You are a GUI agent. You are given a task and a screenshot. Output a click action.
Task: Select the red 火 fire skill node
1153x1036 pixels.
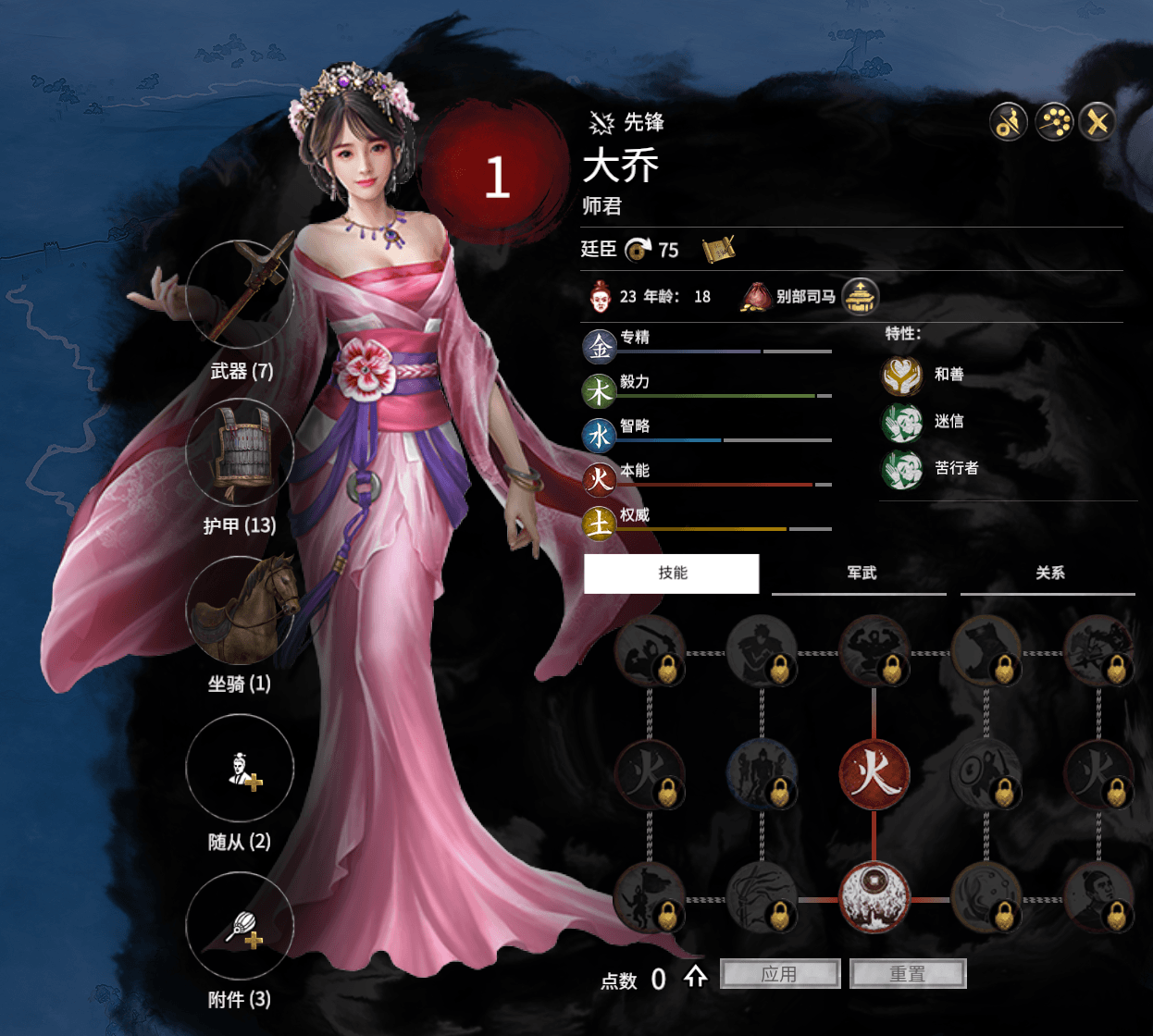coord(874,773)
